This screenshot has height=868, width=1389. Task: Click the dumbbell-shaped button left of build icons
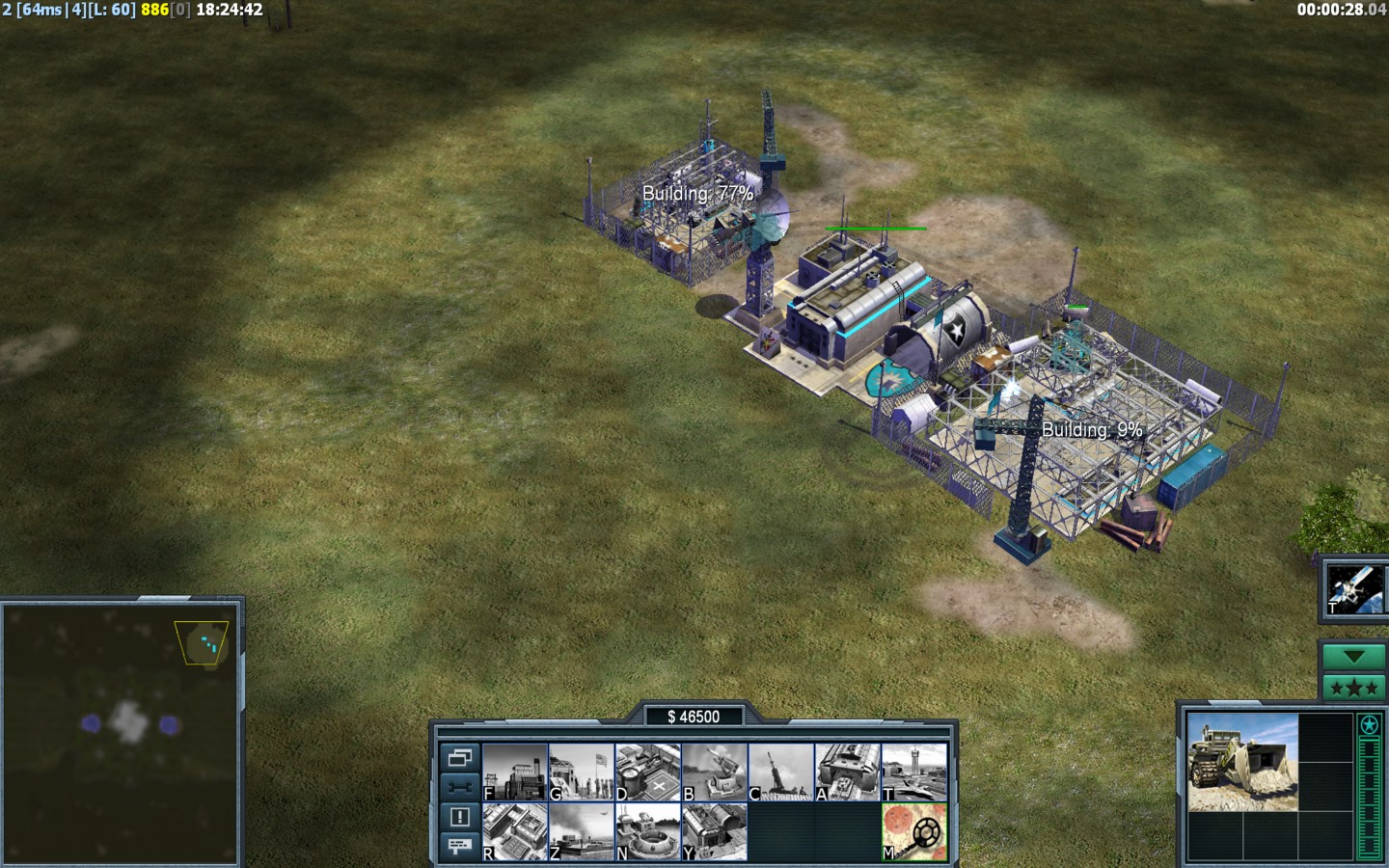459,786
